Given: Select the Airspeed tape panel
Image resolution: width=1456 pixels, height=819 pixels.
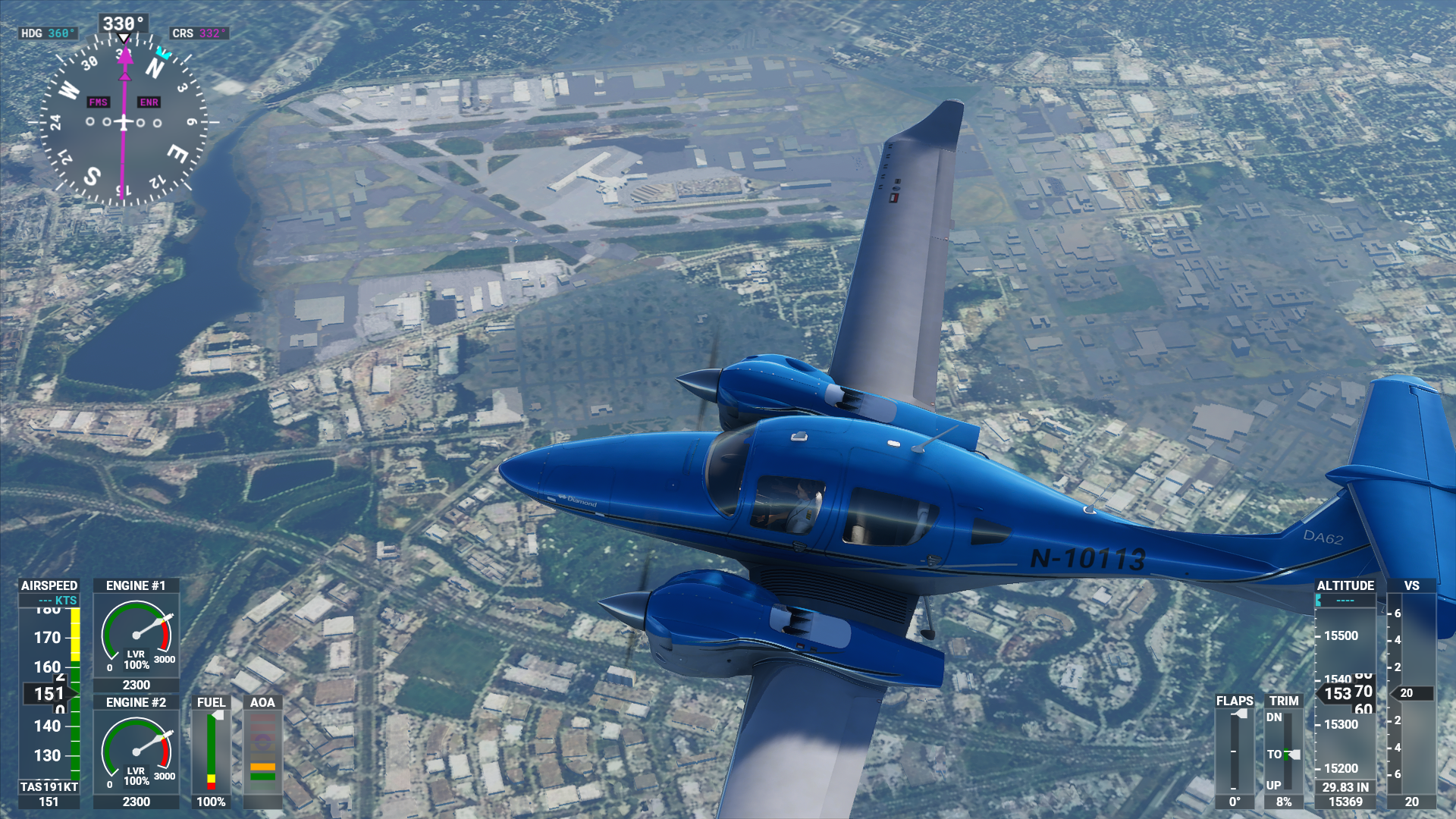Looking at the screenshot, I should click(49, 693).
